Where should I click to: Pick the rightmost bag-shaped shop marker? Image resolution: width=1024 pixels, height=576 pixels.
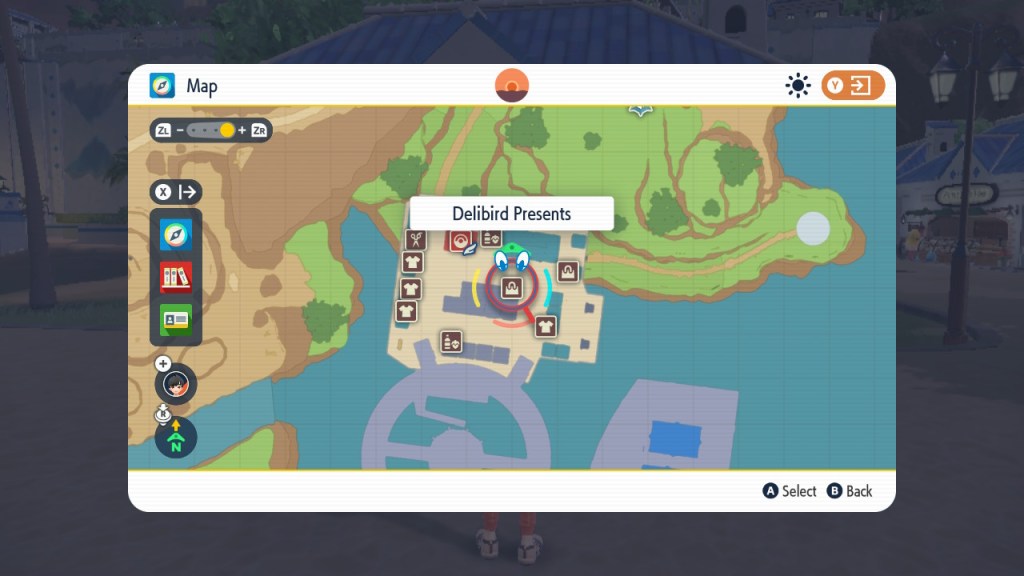pyautogui.click(x=568, y=271)
